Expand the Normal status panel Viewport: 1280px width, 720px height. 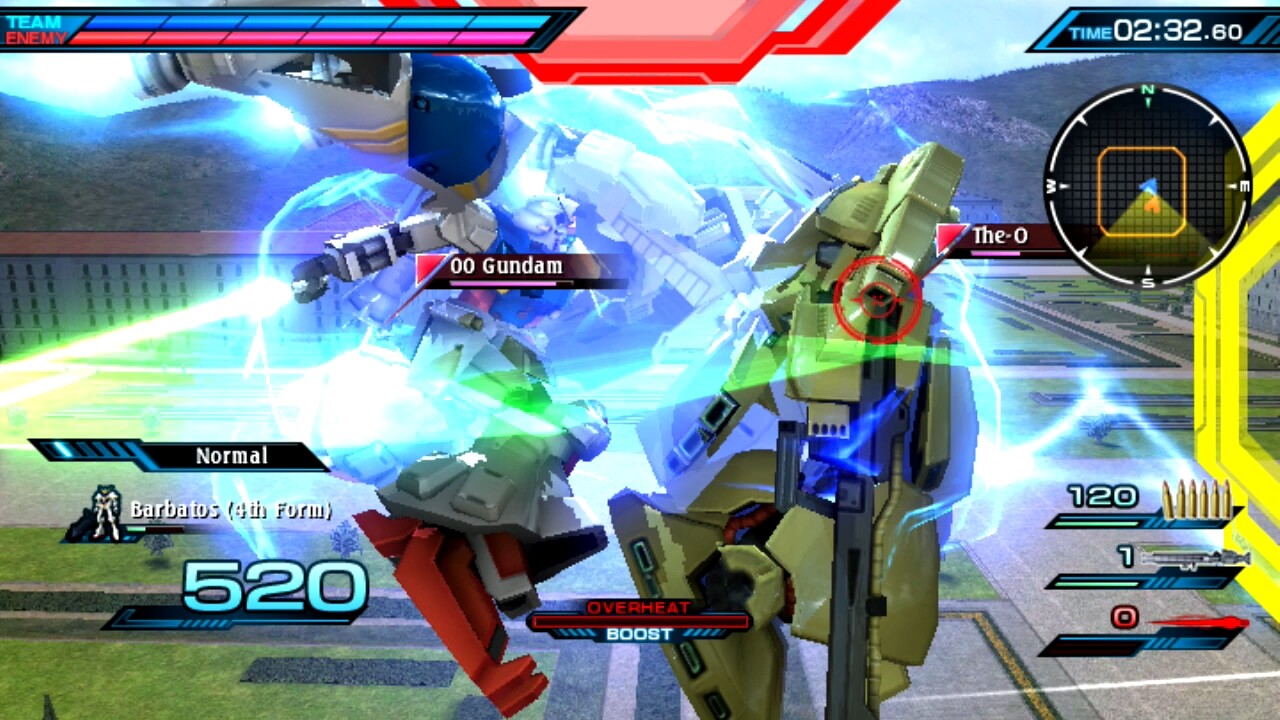pos(232,456)
